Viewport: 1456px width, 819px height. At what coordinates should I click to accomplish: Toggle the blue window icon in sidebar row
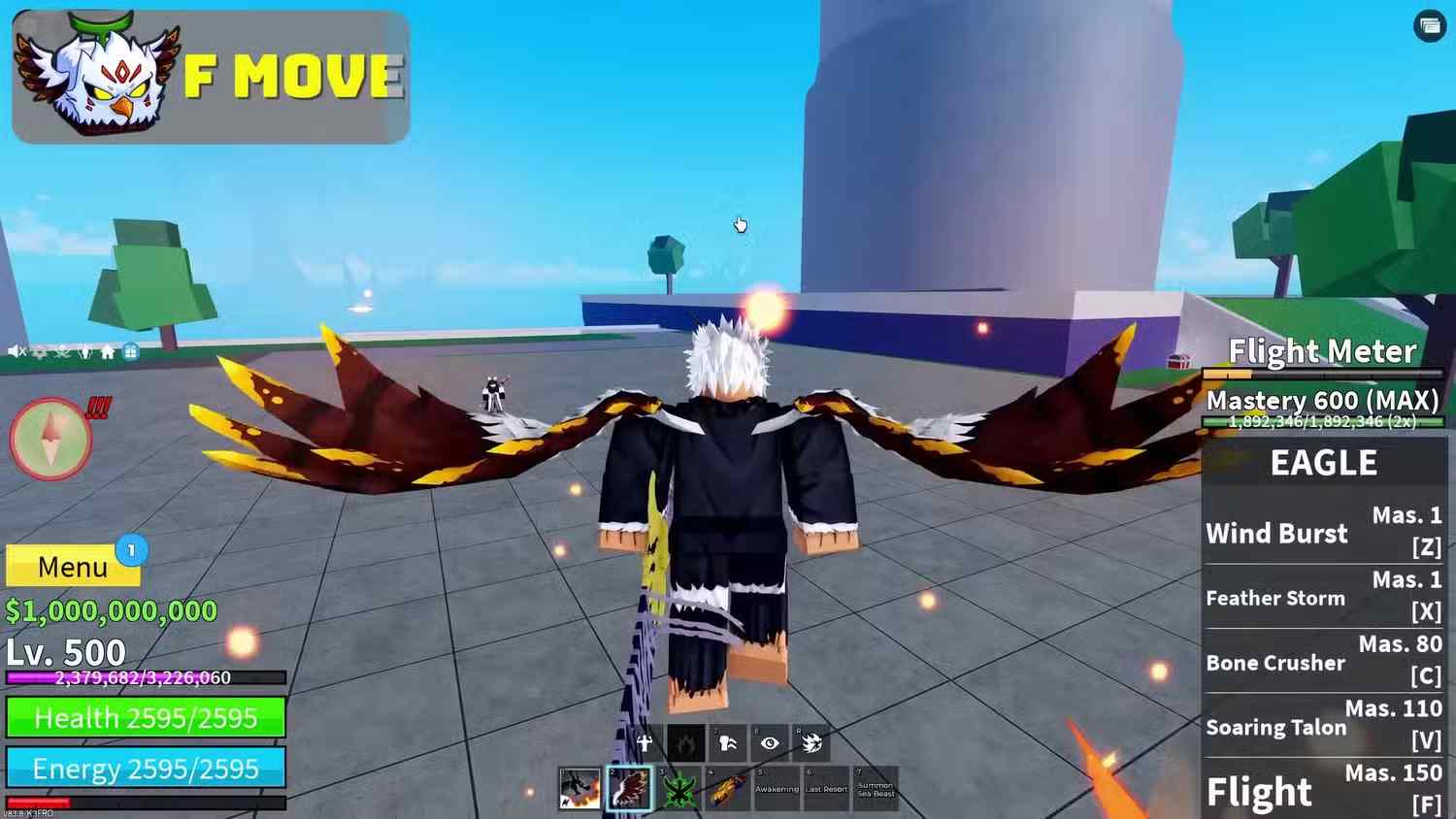pyautogui.click(x=131, y=352)
